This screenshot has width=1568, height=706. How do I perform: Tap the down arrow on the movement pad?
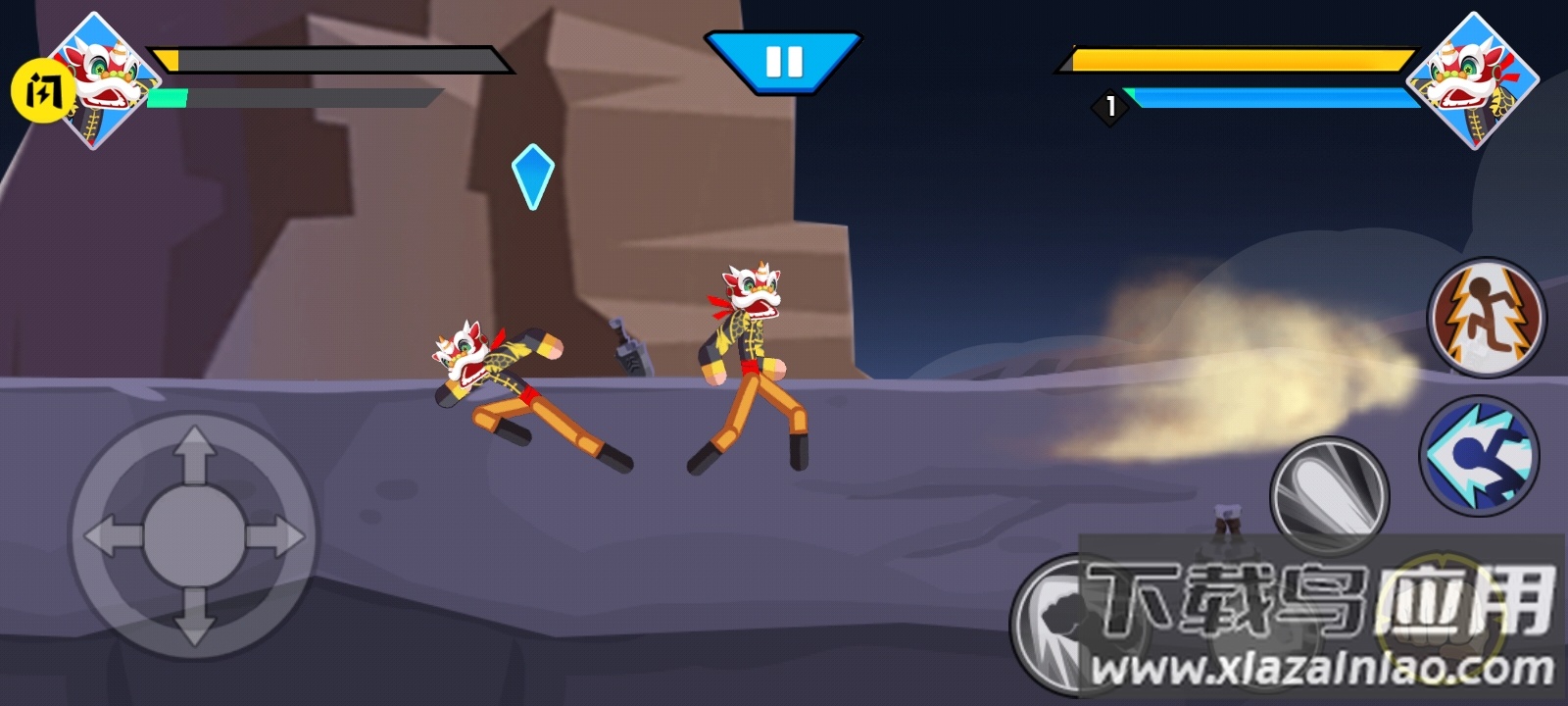pyautogui.click(x=194, y=618)
